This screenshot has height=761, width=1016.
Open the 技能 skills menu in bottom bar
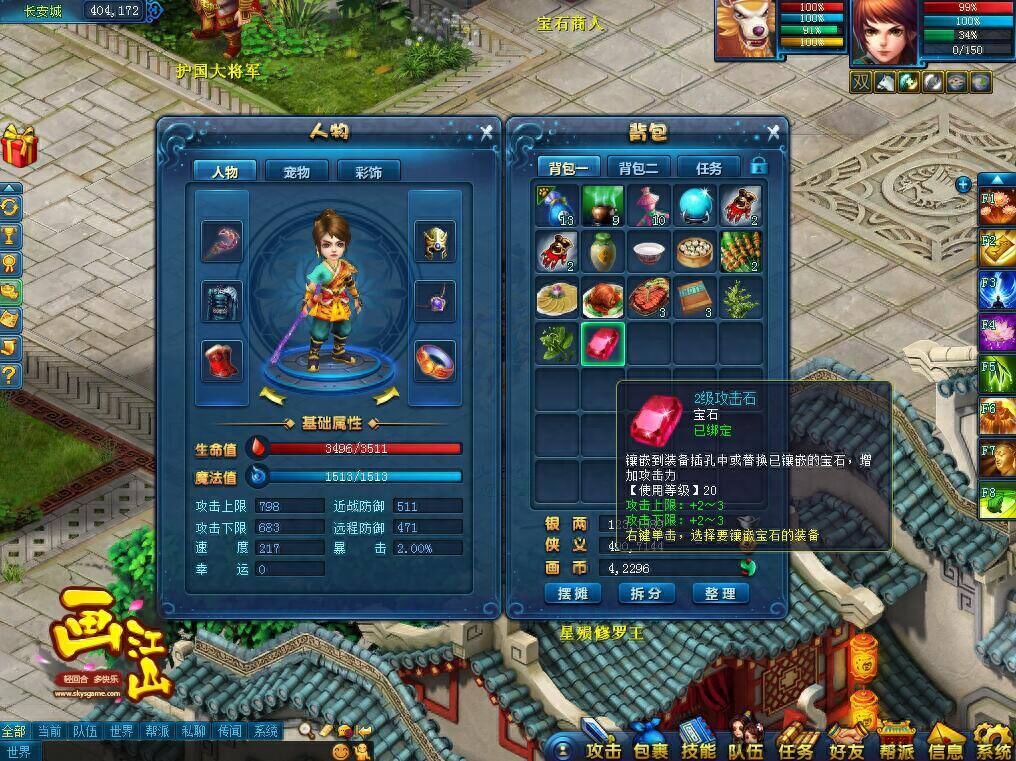(698, 749)
